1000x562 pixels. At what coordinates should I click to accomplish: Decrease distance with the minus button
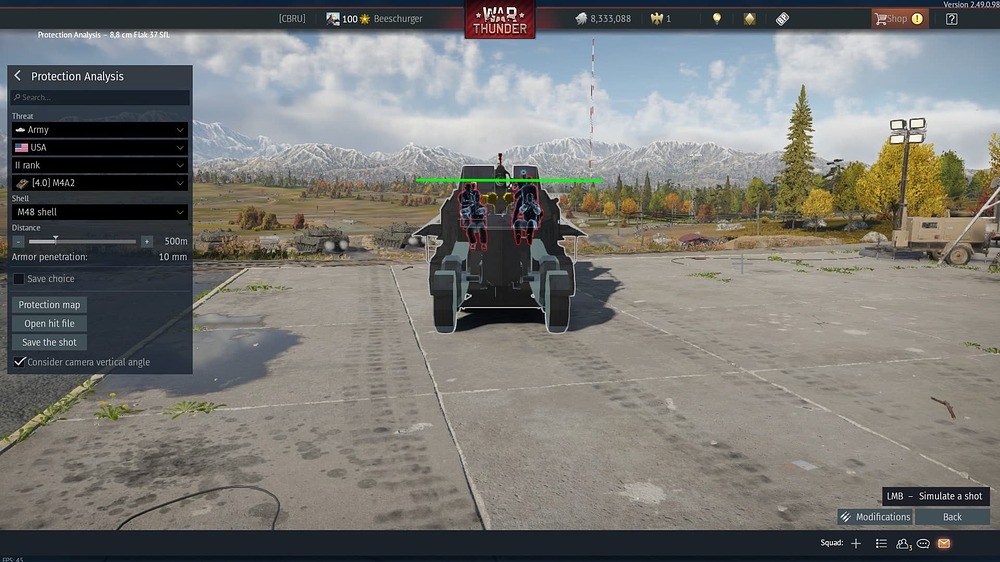click(18, 241)
